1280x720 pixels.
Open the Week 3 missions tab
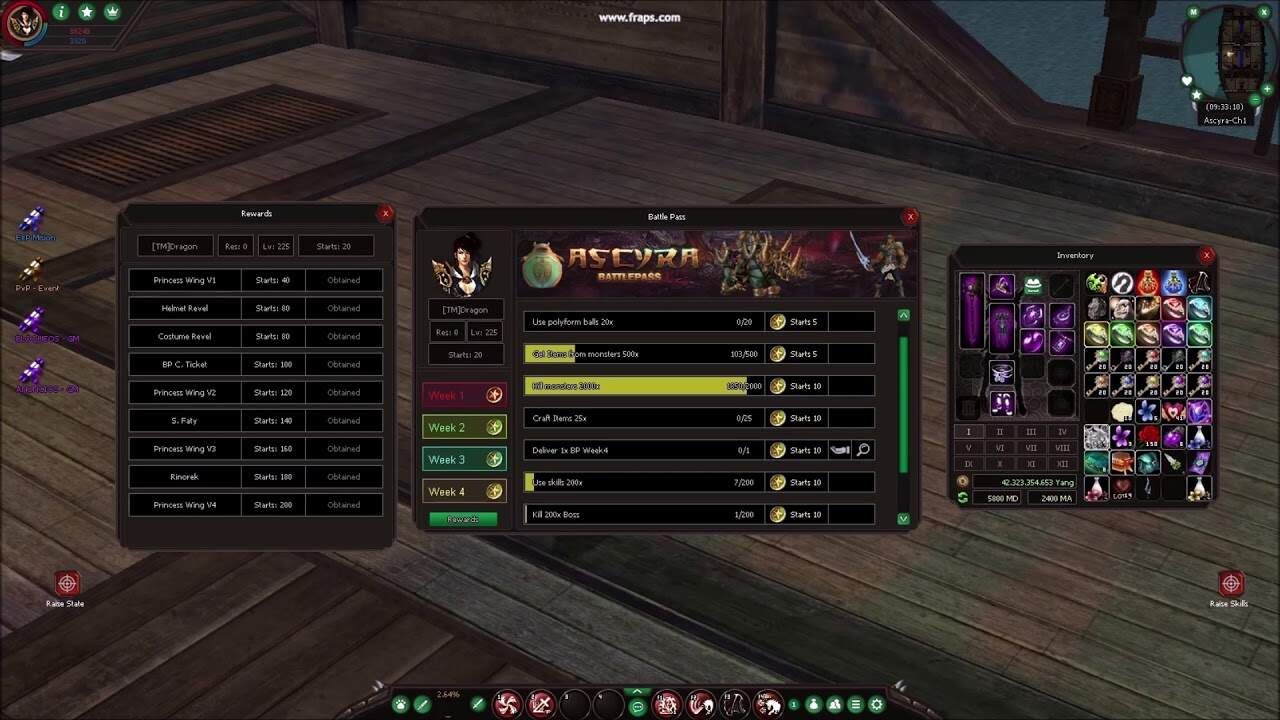(x=464, y=459)
